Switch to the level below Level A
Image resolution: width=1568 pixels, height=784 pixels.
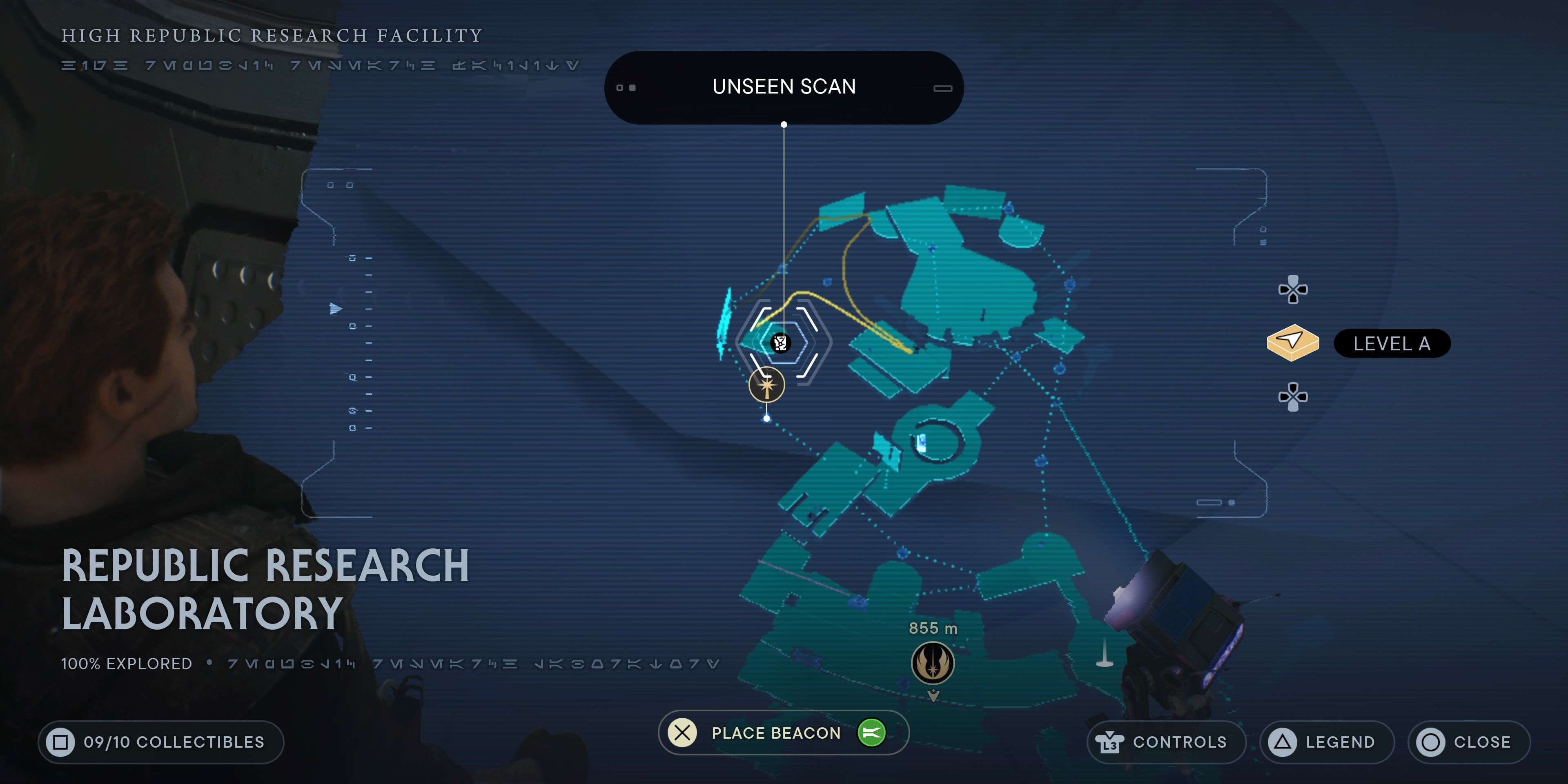pyautogui.click(x=1293, y=397)
